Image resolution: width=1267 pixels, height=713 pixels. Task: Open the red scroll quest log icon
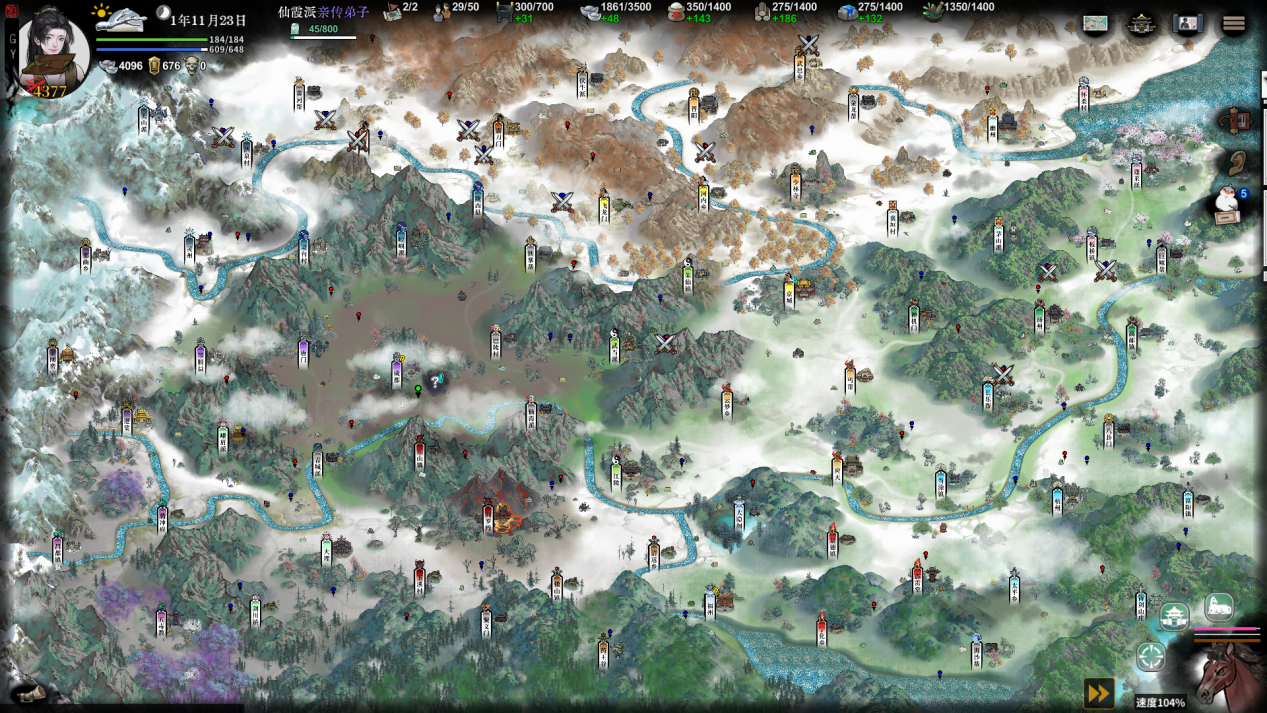point(1238,120)
